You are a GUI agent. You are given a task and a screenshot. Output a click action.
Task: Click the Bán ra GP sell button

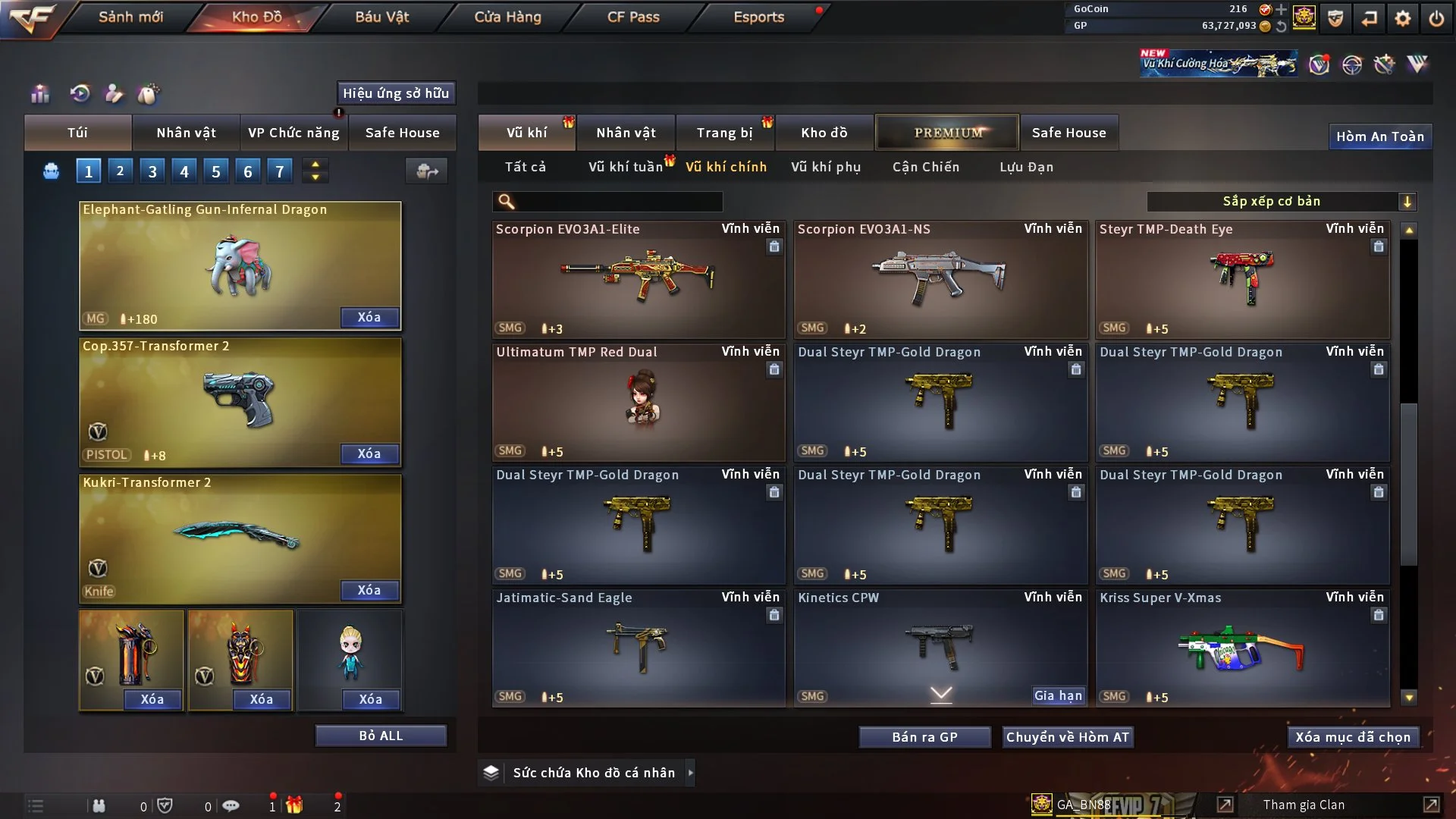[x=924, y=737]
